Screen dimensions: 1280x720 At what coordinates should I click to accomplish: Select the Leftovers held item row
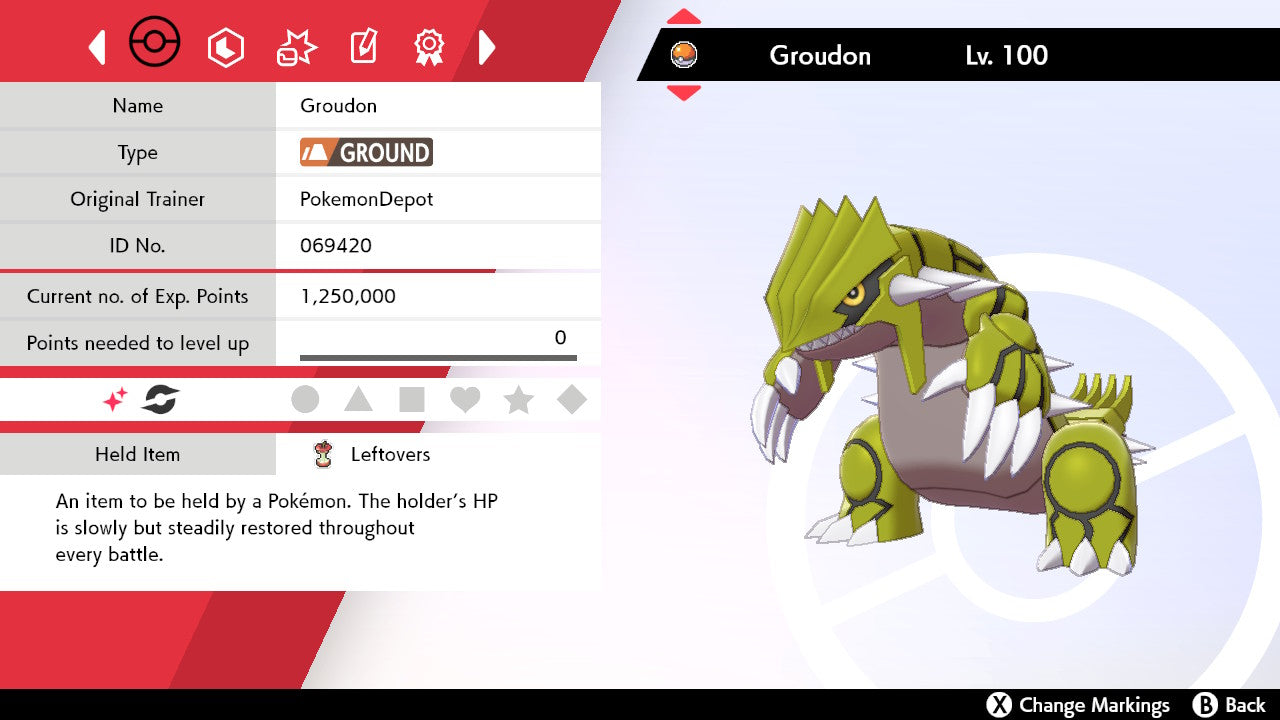point(390,454)
